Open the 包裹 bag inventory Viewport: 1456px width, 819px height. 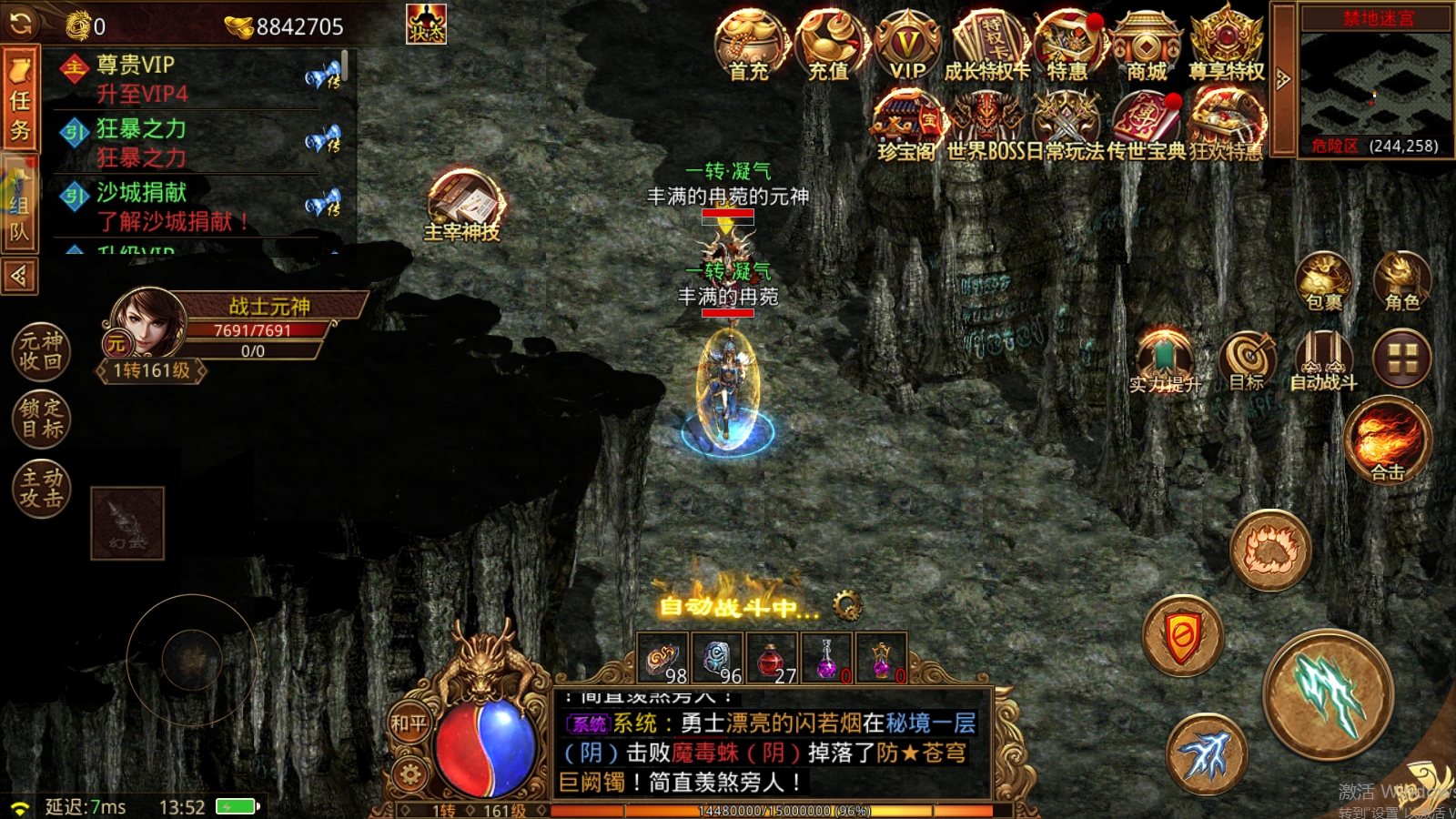point(1324,280)
